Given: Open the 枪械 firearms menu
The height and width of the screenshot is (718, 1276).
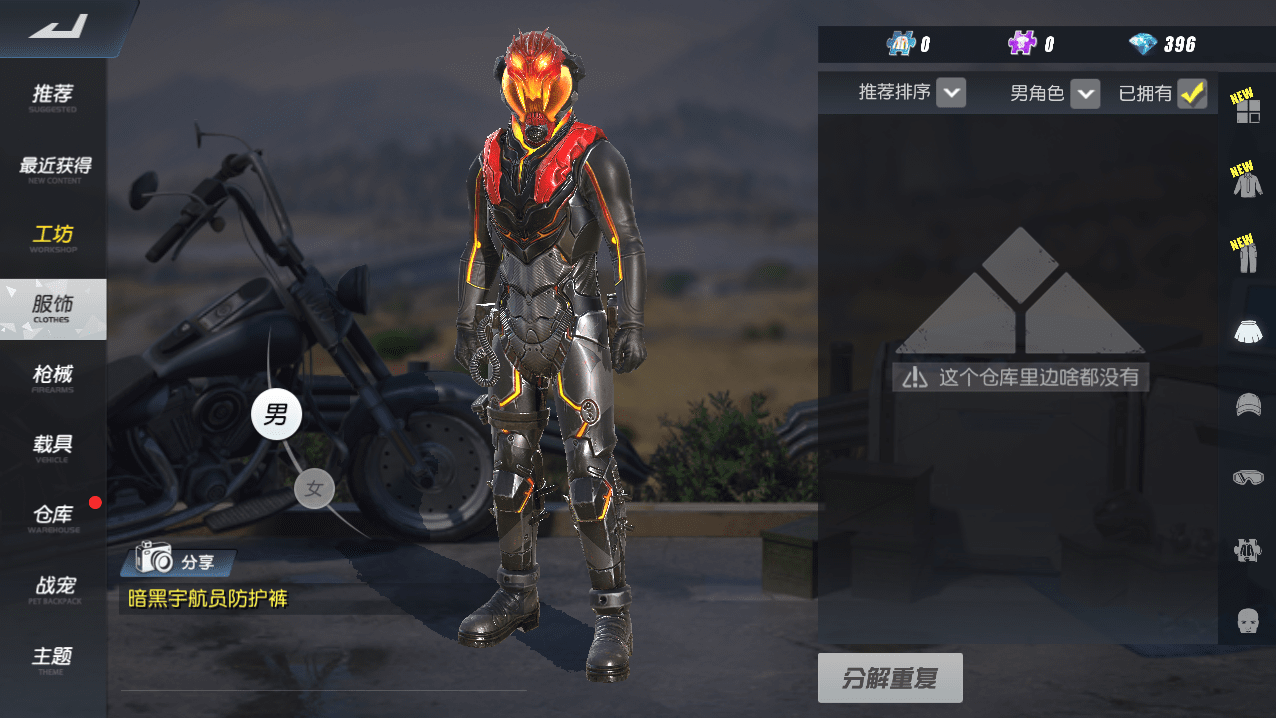Looking at the screenshot, I should click(53, 377).
